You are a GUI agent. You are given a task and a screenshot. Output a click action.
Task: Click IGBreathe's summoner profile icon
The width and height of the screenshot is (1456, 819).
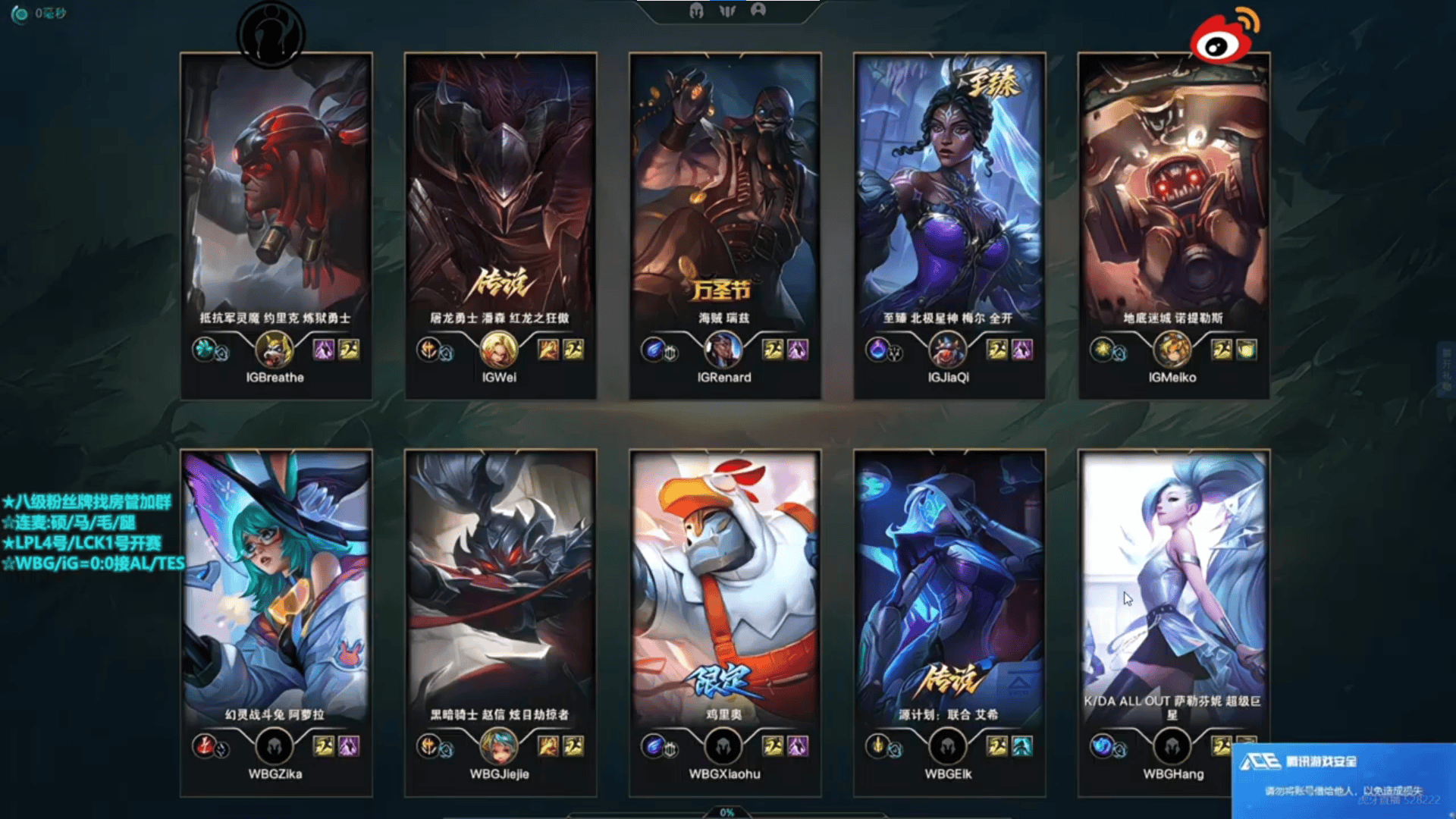tap(275, 350)
